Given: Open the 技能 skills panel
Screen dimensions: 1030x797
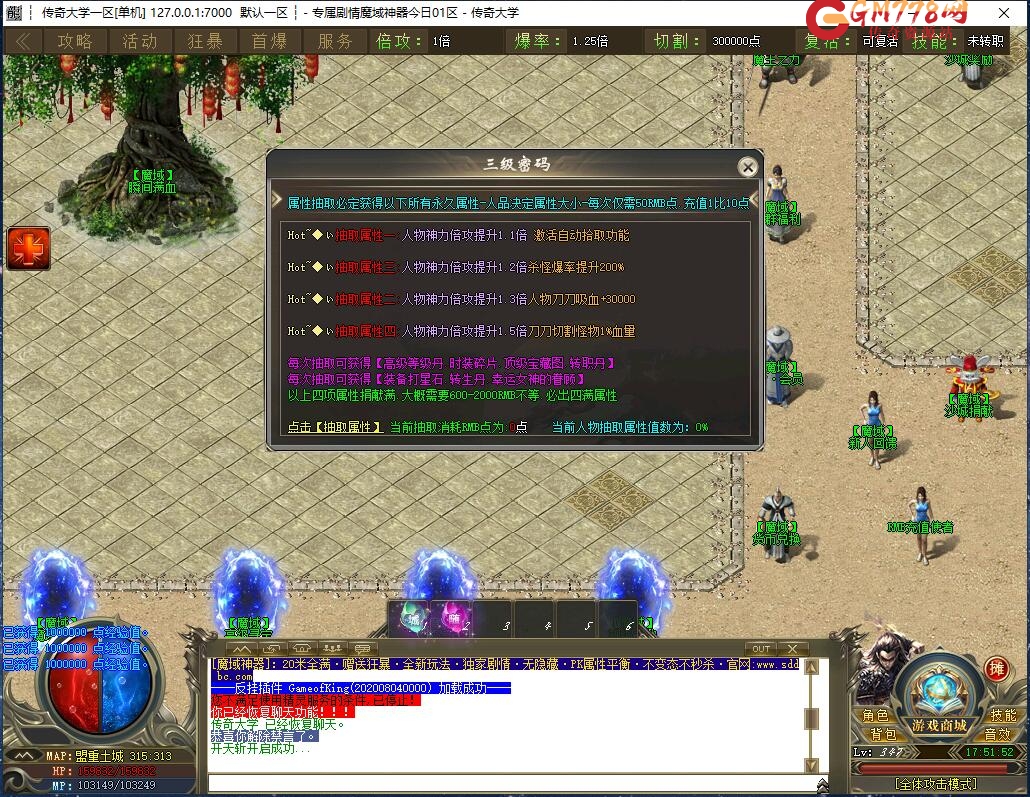Looking at the screenshot, I should pyautogui.click(x=1003, y=716).
